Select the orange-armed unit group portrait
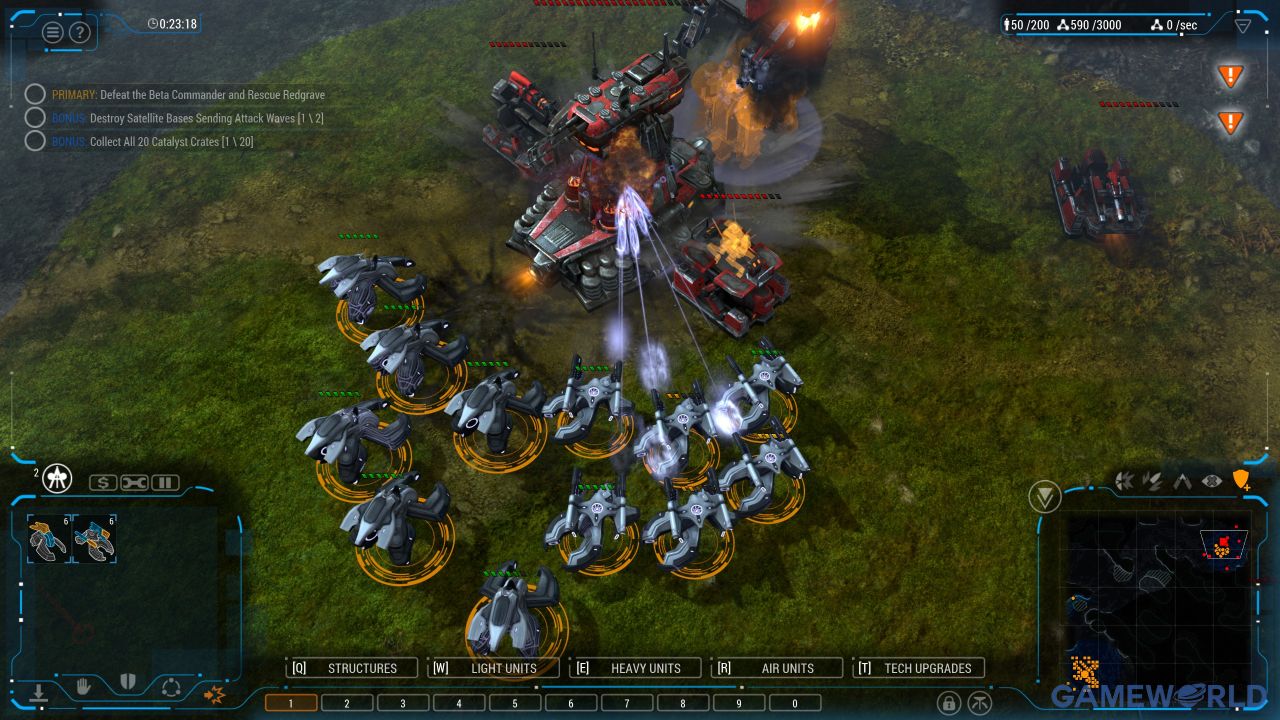Viewport: 1280px width, 720px height. click(x=48, y=540)
